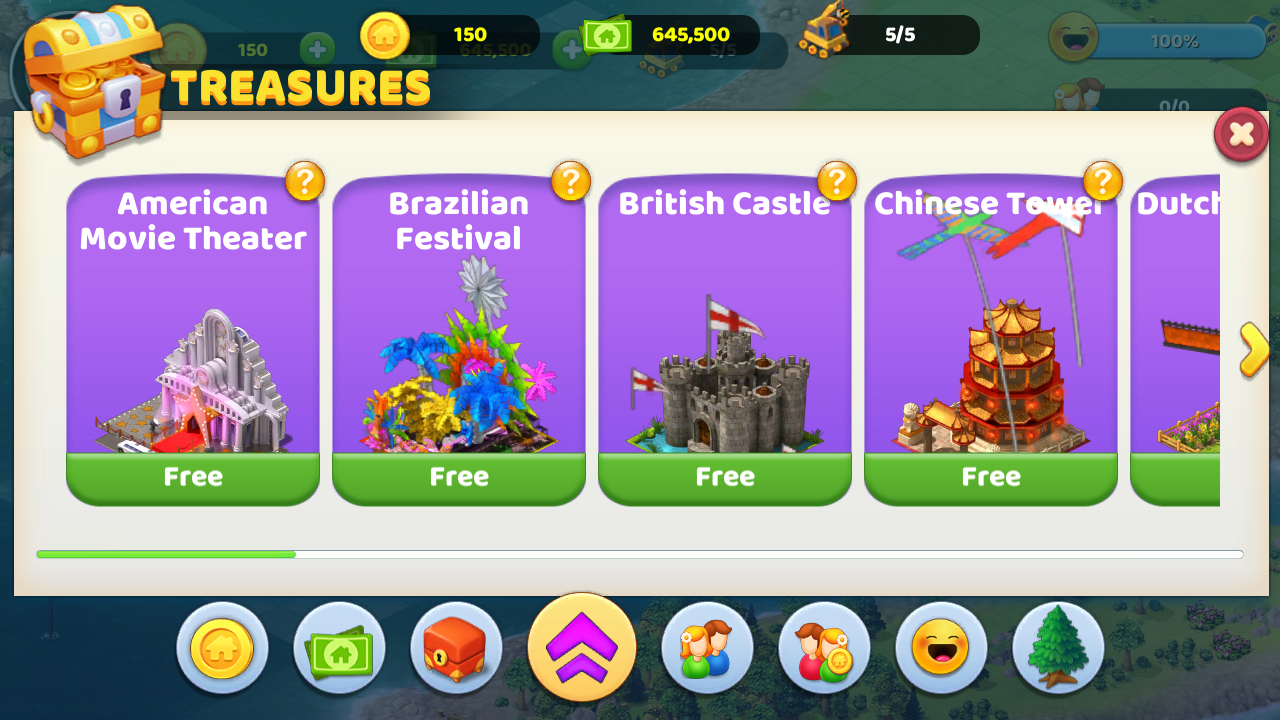Open the happy emoji menu
This screenshot has width=1280, height=720.
pyautogui.click(x=940, y=647)
